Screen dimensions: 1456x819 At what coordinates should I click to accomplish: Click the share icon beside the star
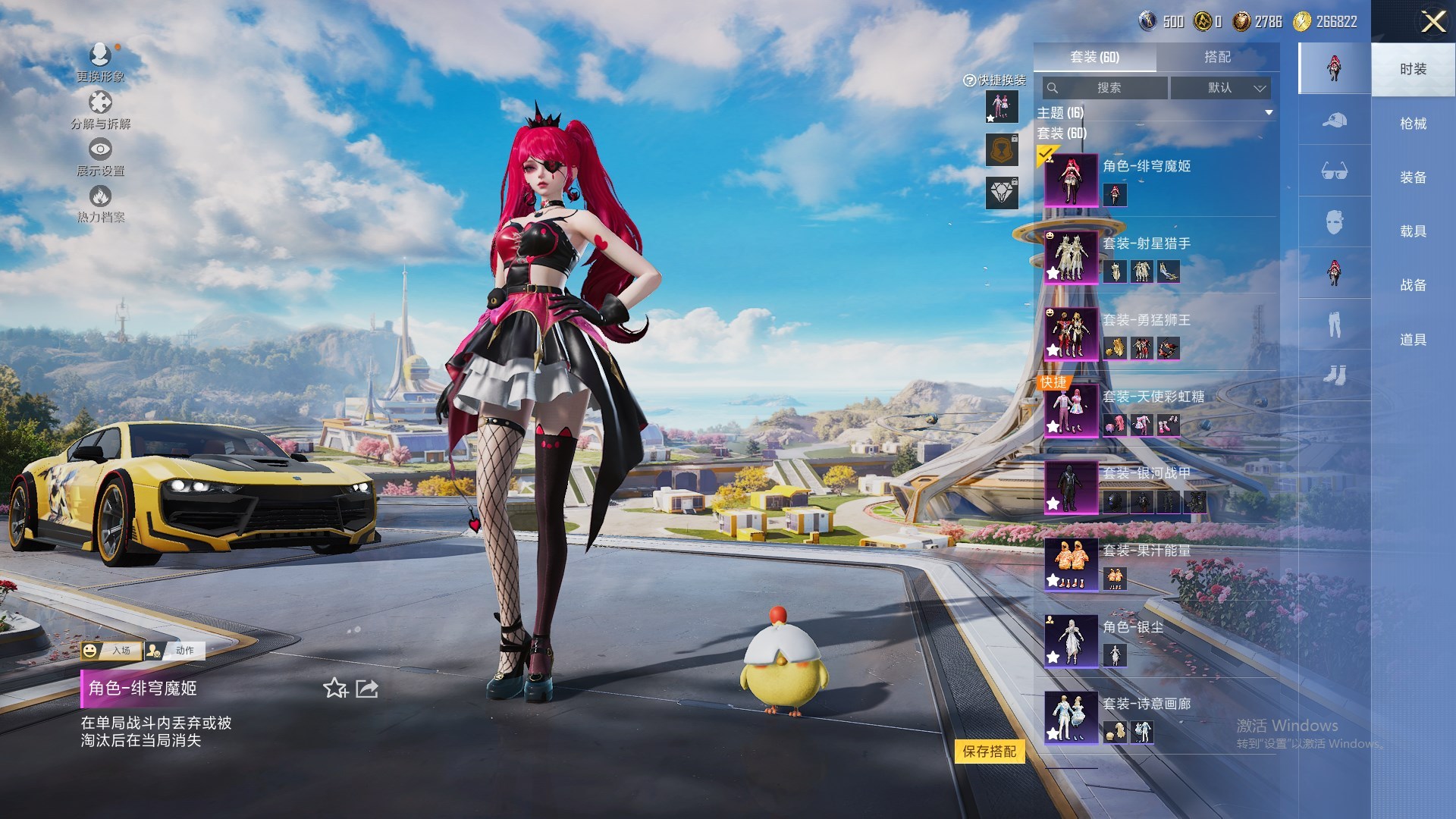367,689
